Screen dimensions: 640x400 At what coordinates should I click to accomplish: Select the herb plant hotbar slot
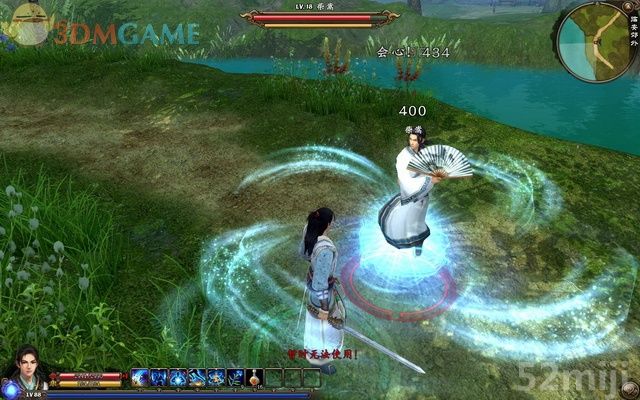click(x=235, y=377)
